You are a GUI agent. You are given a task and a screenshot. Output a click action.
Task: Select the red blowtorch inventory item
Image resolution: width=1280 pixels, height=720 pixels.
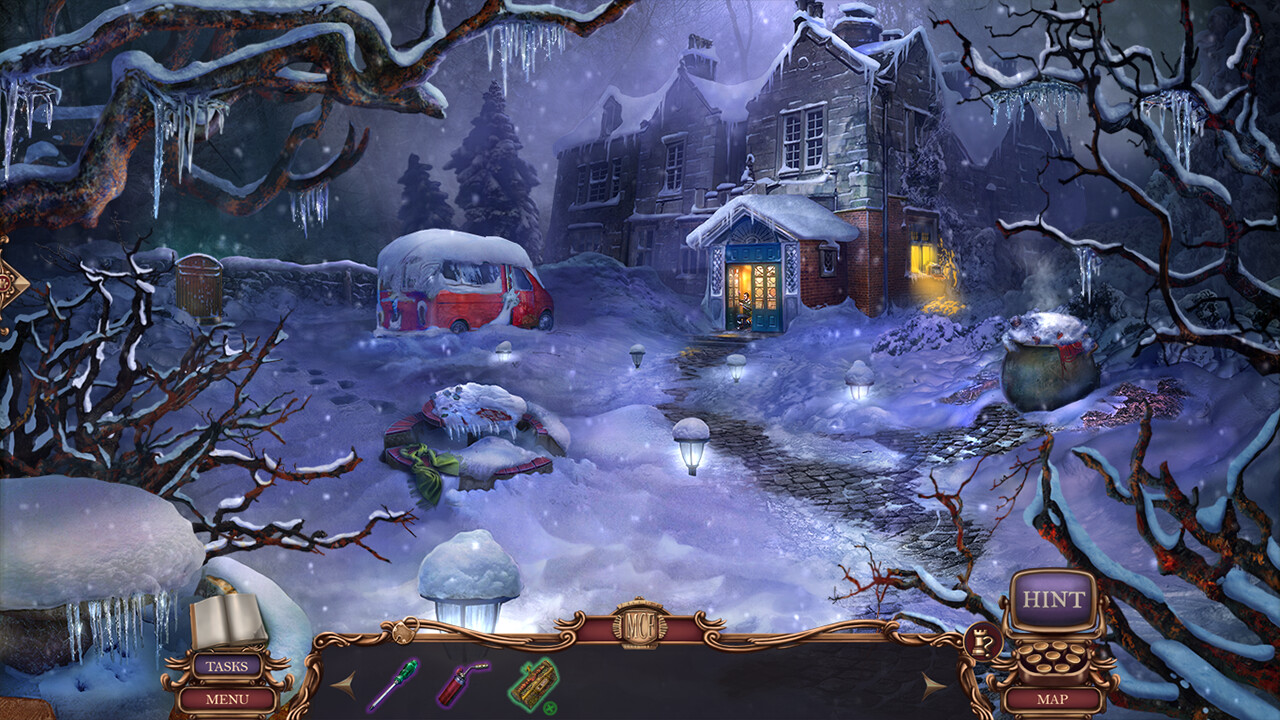pyautogui.click(x=452, y=688)
